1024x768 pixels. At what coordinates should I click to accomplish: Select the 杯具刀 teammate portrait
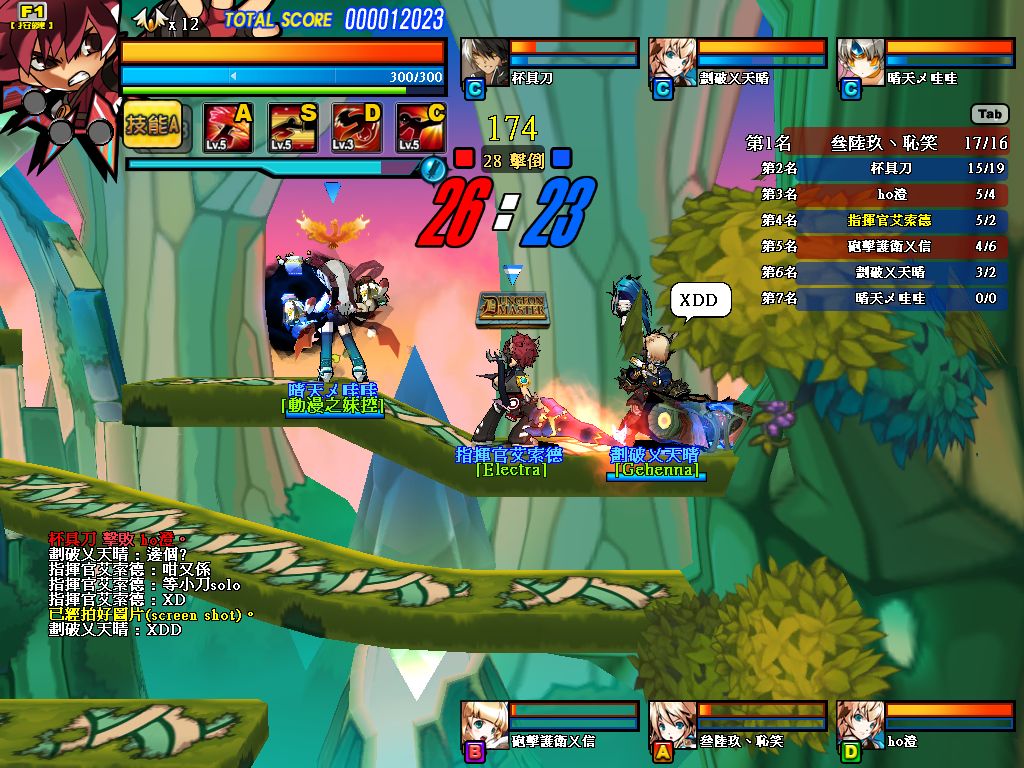point(484,62)
